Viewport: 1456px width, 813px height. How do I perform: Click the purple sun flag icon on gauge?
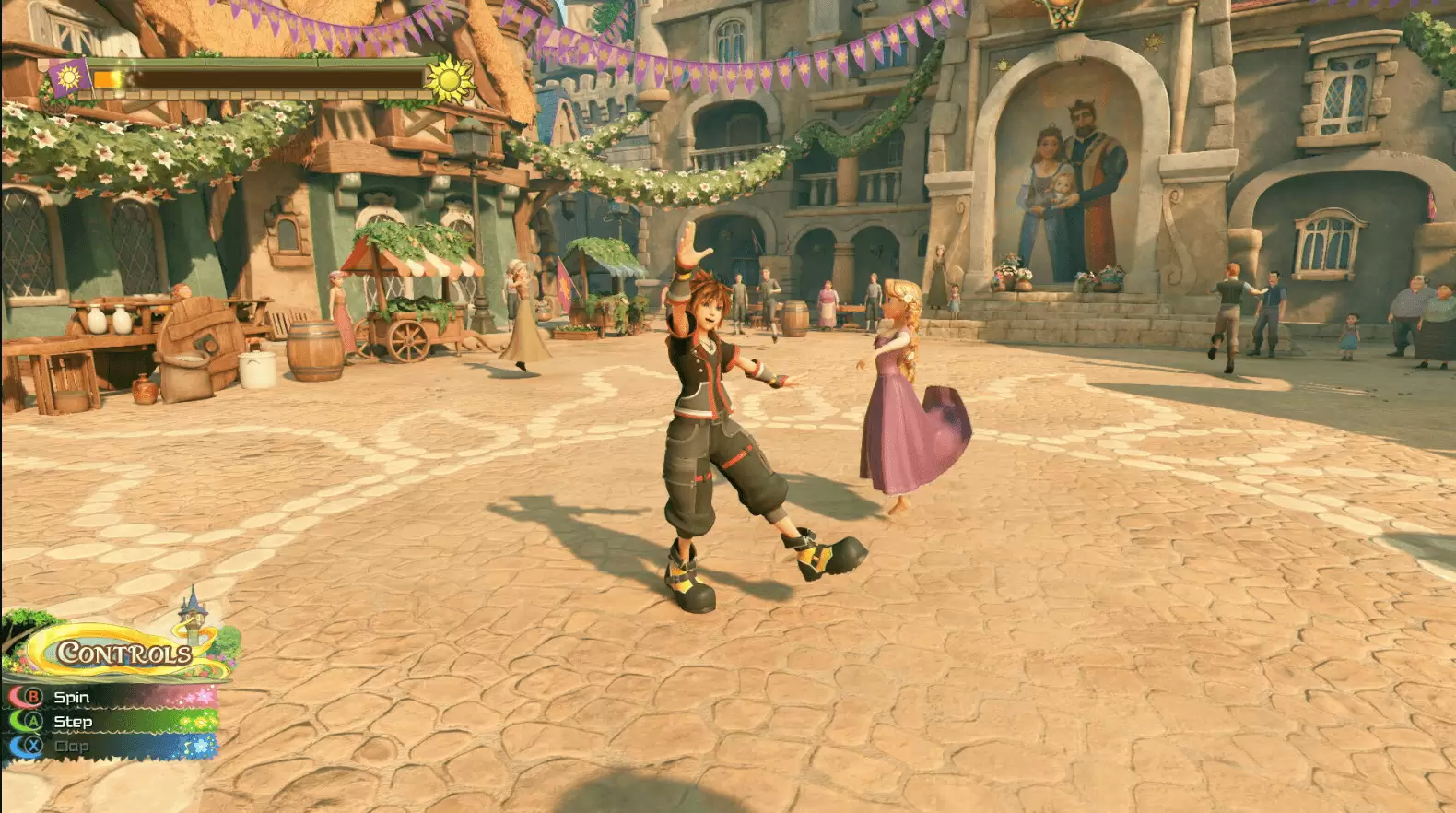point(67,78)
